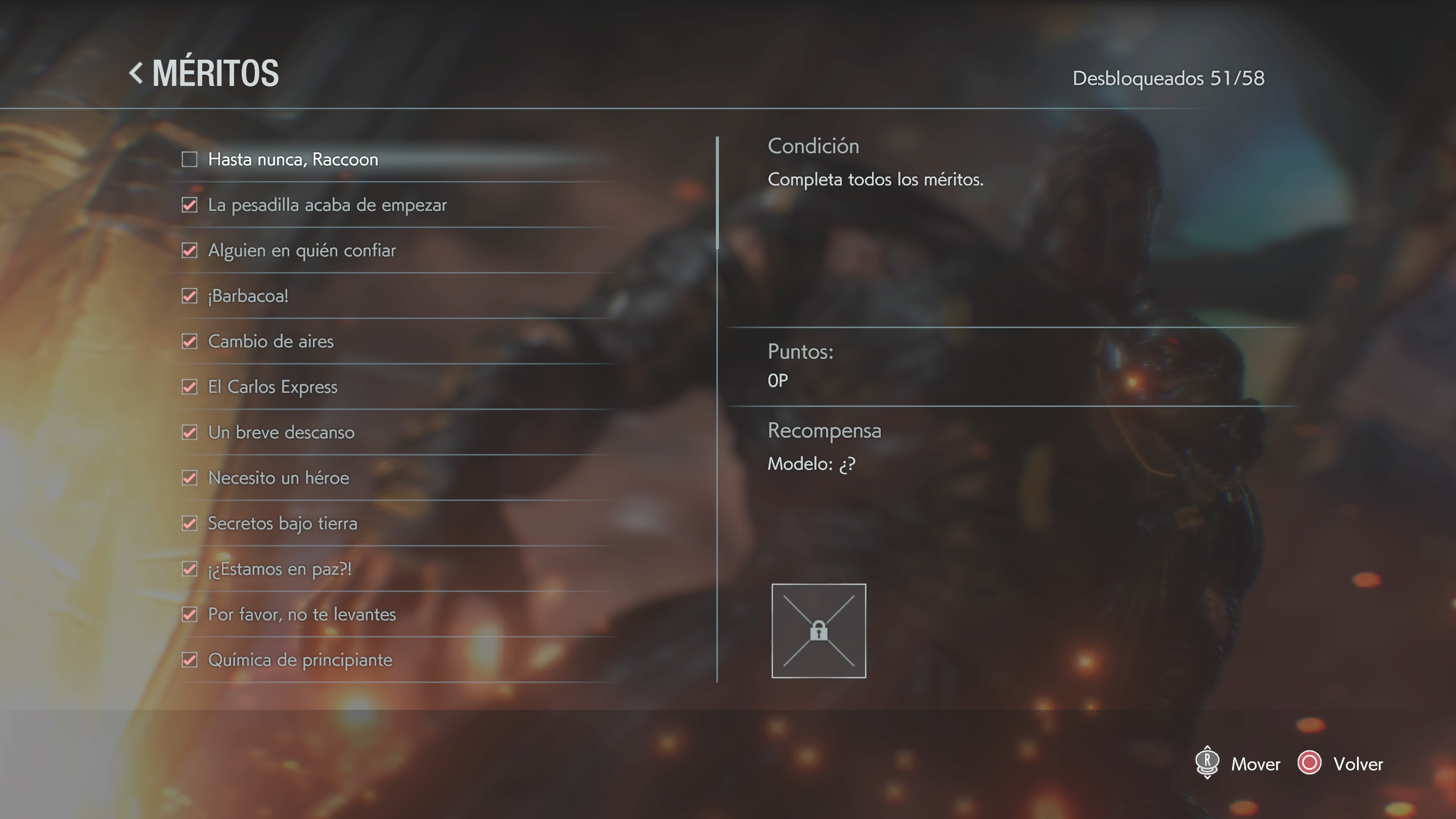This screenshot has height=819, width=1456.
Task: Choose the 'Necesito un héroe' merit
Action: click(278, 478)
